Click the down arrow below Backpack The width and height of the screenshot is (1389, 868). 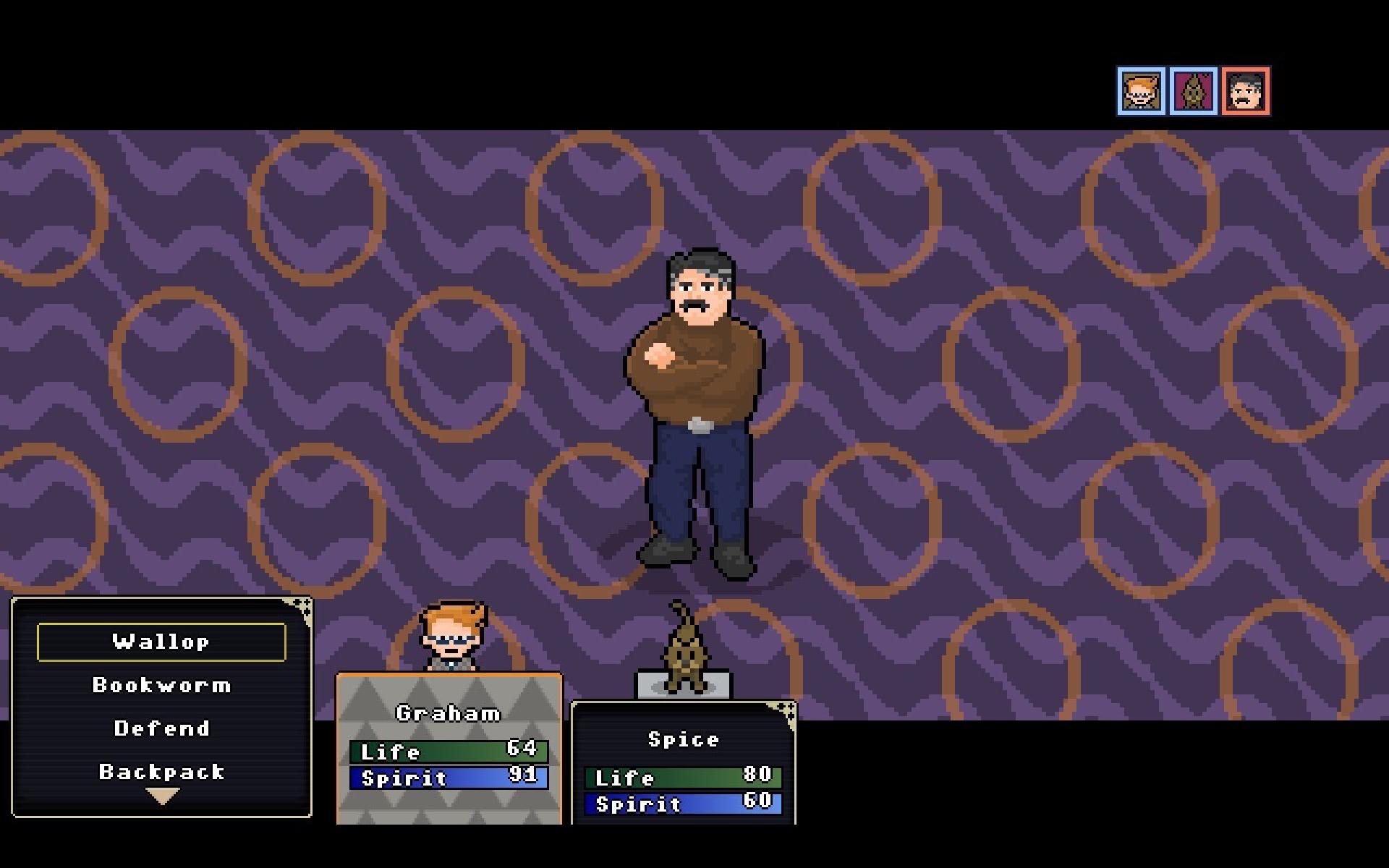click(162, 796)
